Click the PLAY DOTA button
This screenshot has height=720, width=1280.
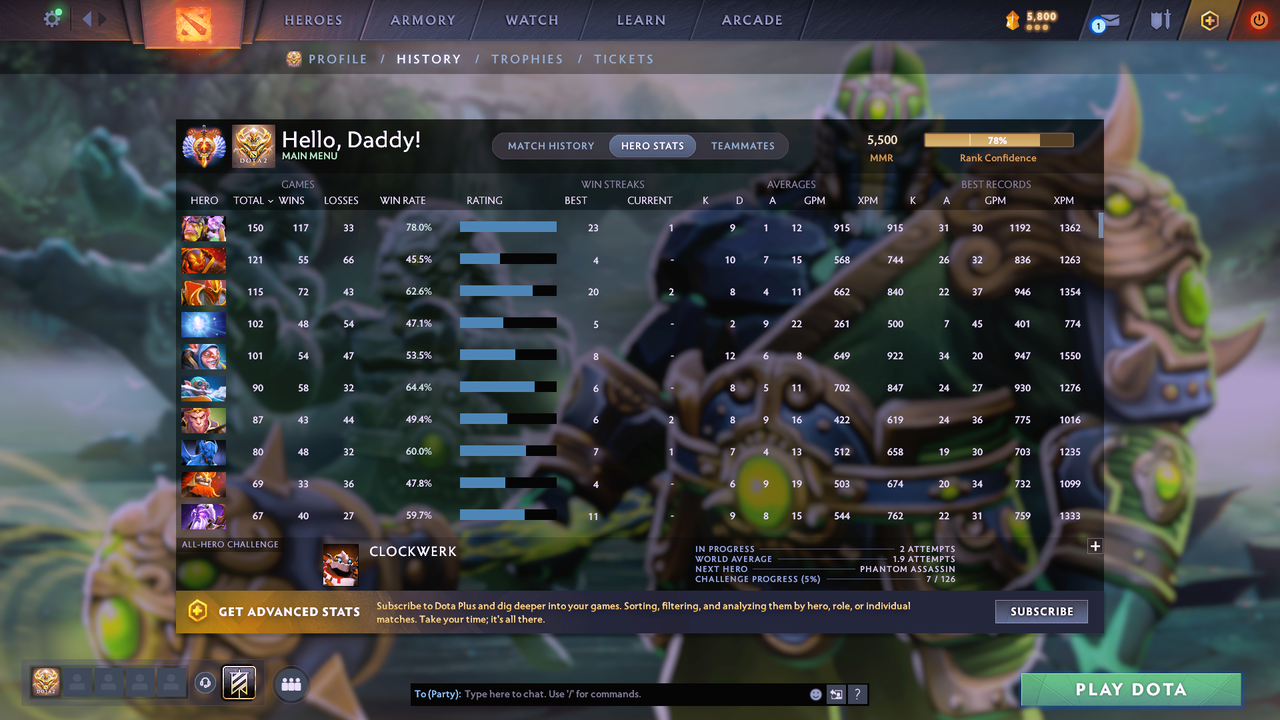pos(1130,689)
